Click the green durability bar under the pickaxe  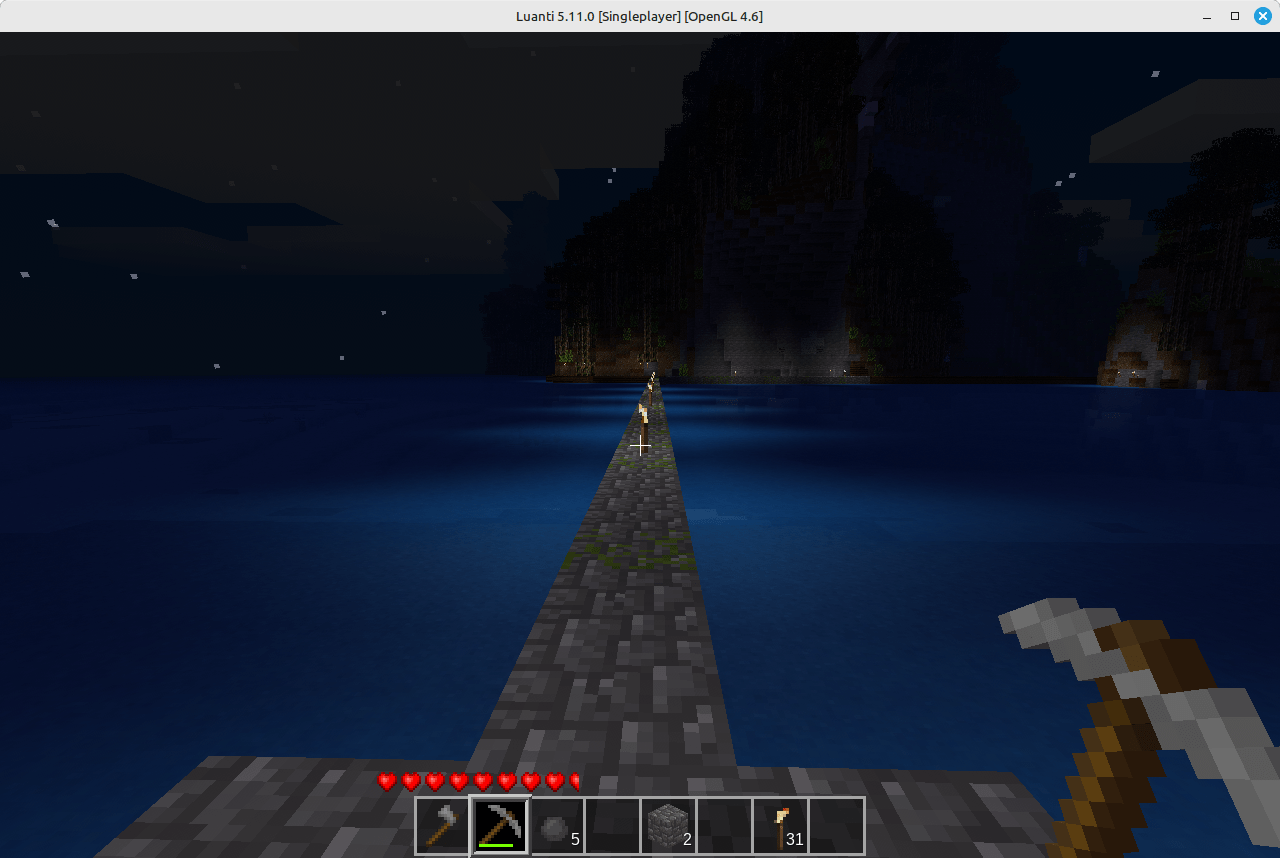tap(498, 845)
